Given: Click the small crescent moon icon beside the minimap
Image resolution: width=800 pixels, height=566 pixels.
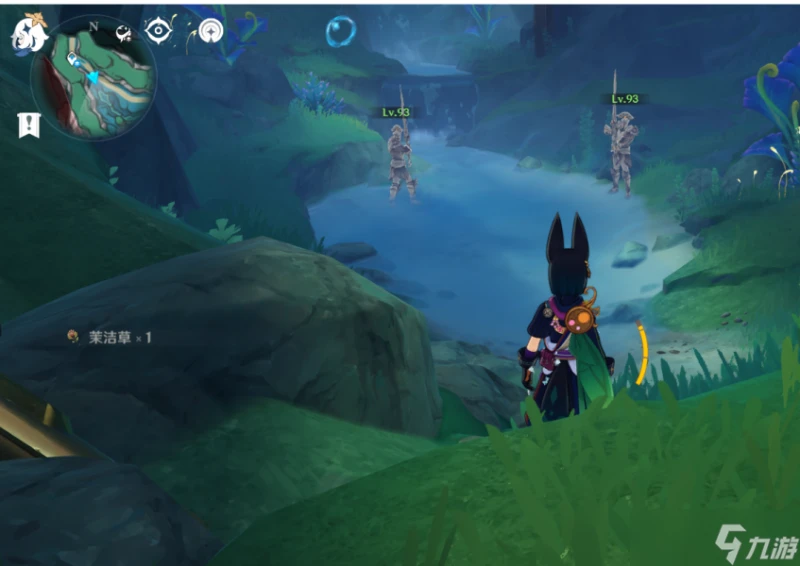Looking at the screenshot, I should 125,32.
